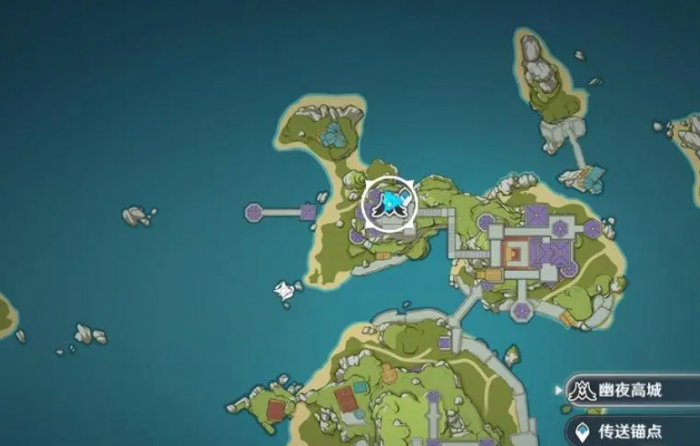Click the highlighted circular map marker

point(389,203)
